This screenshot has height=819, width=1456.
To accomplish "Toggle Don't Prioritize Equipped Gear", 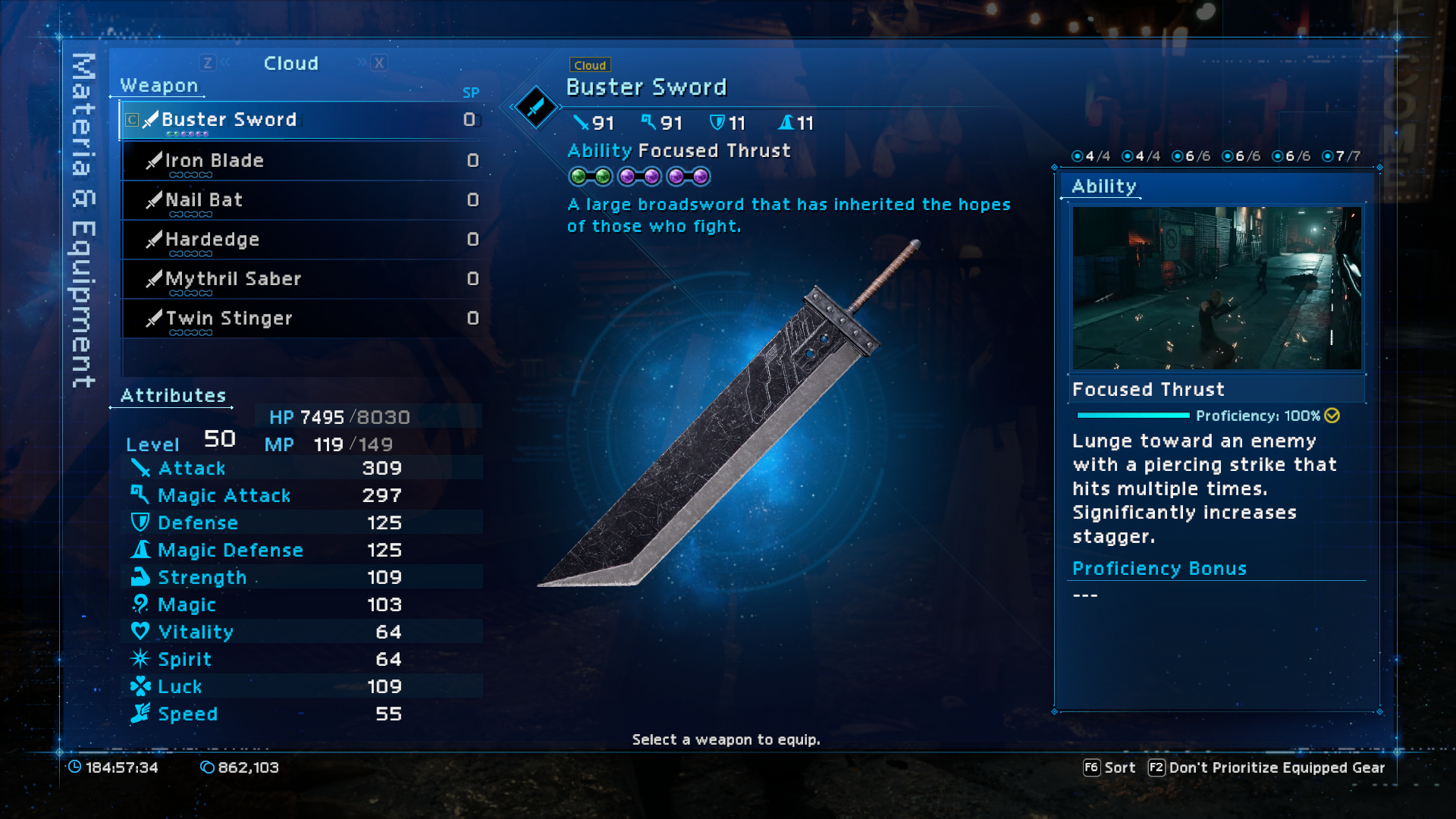I will point(1266,767).
